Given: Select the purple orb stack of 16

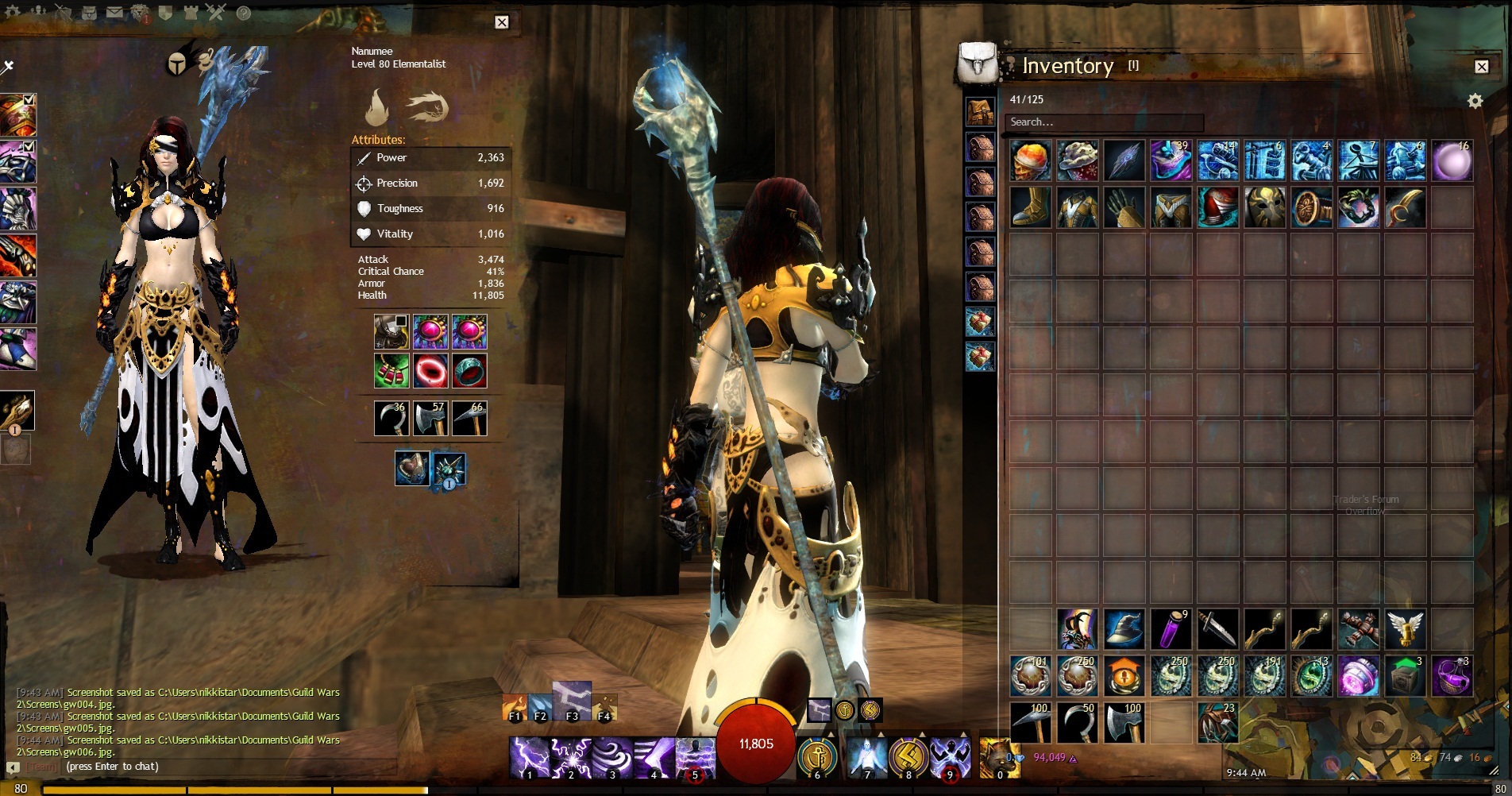Looking at the screenshot, I should [x=1452, y=160].
